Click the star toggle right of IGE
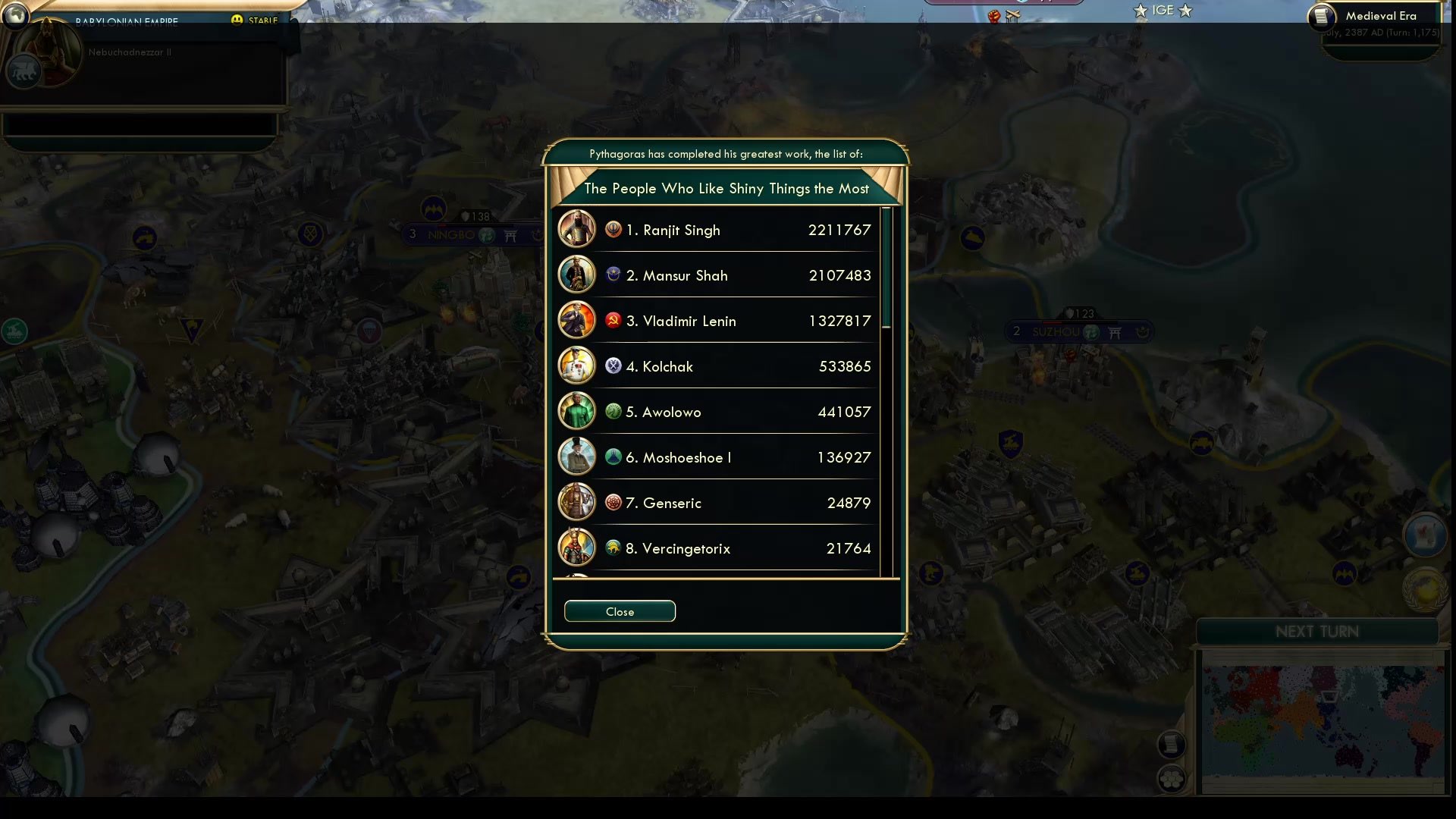This screenshot has height=819, width=1456. point(1185,11)
